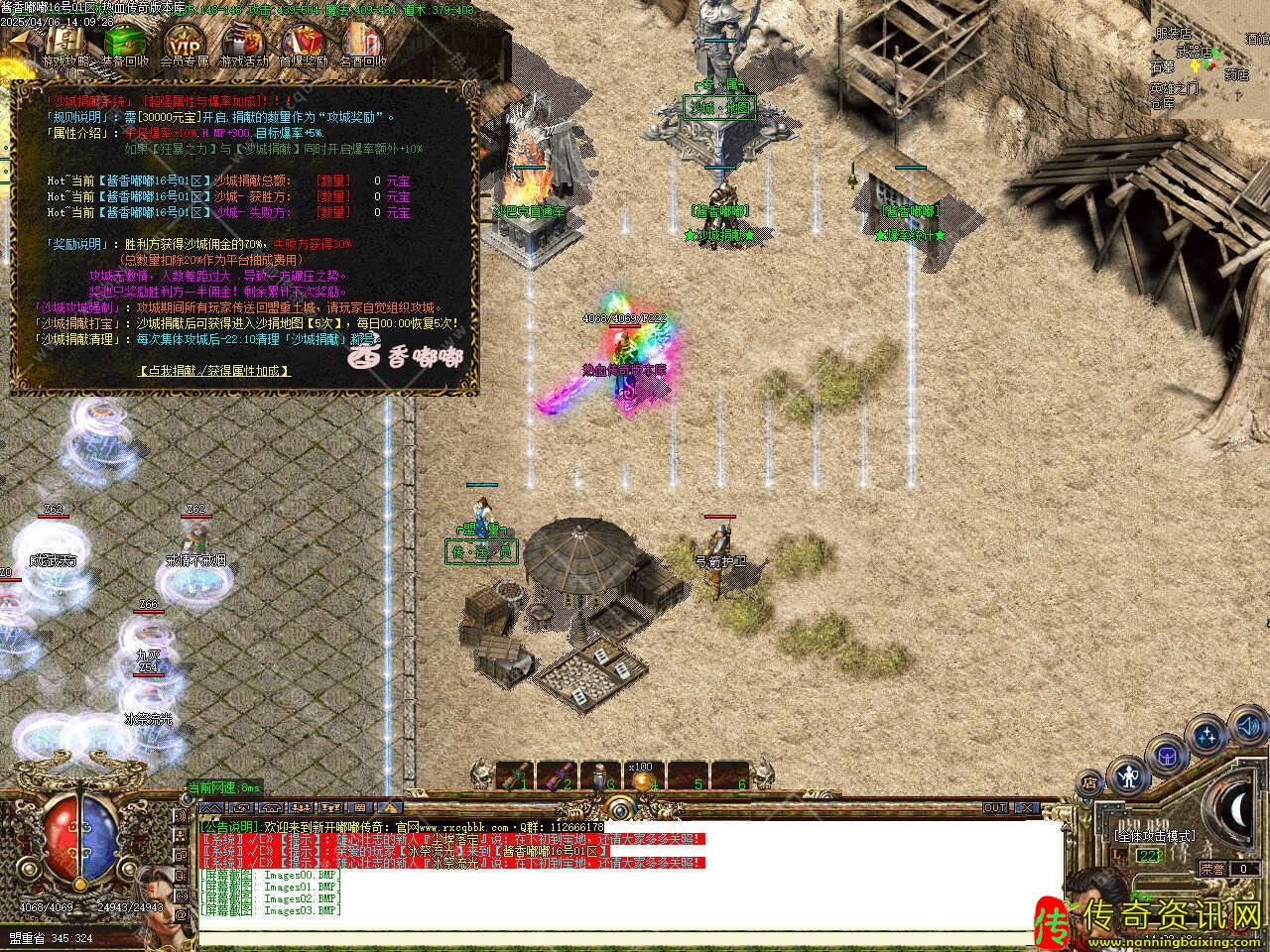The width and height of the screenshot is (1270, 952).
Task: Use the scroll in hotbar slot 1
Action: pos(513,774)
